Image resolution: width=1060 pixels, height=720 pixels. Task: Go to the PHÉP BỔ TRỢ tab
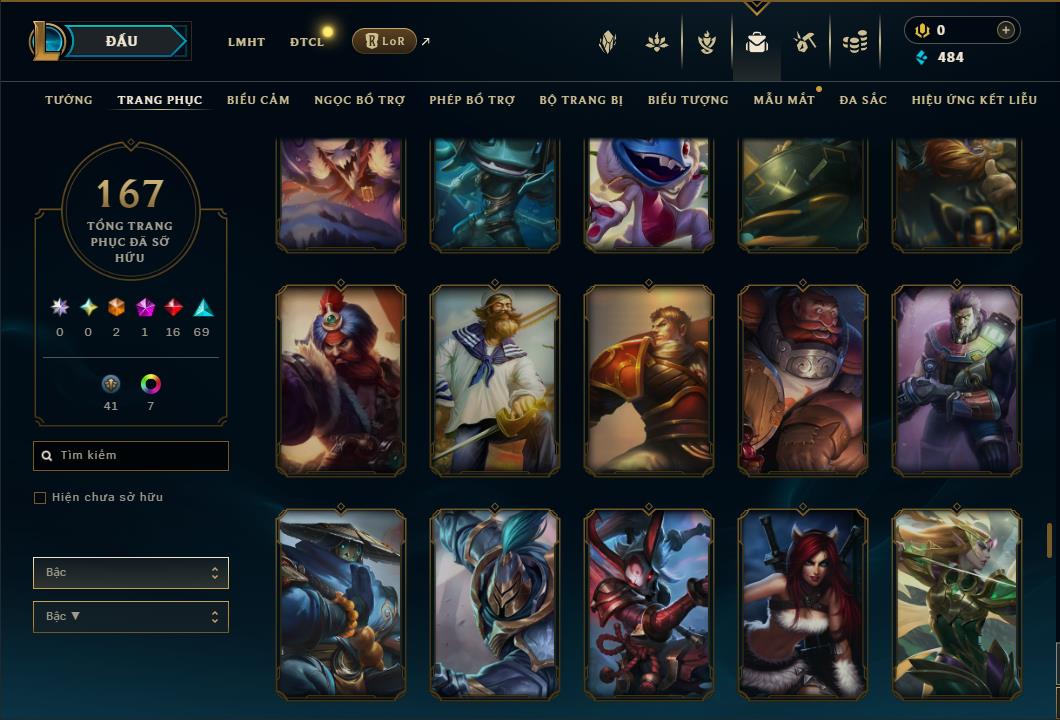(x=472, y=100)
